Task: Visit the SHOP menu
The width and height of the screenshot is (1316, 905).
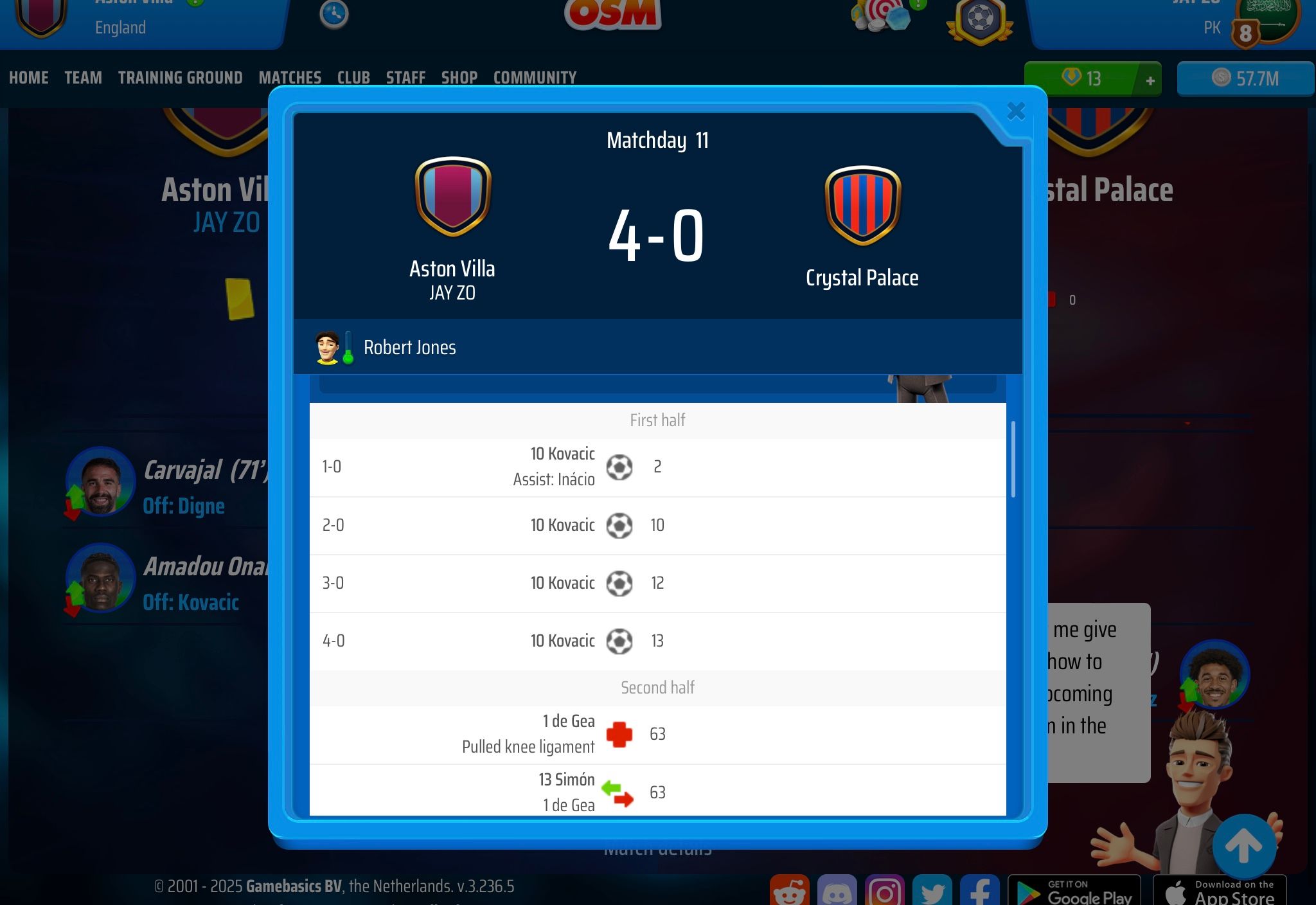Action: click(459, 78)
